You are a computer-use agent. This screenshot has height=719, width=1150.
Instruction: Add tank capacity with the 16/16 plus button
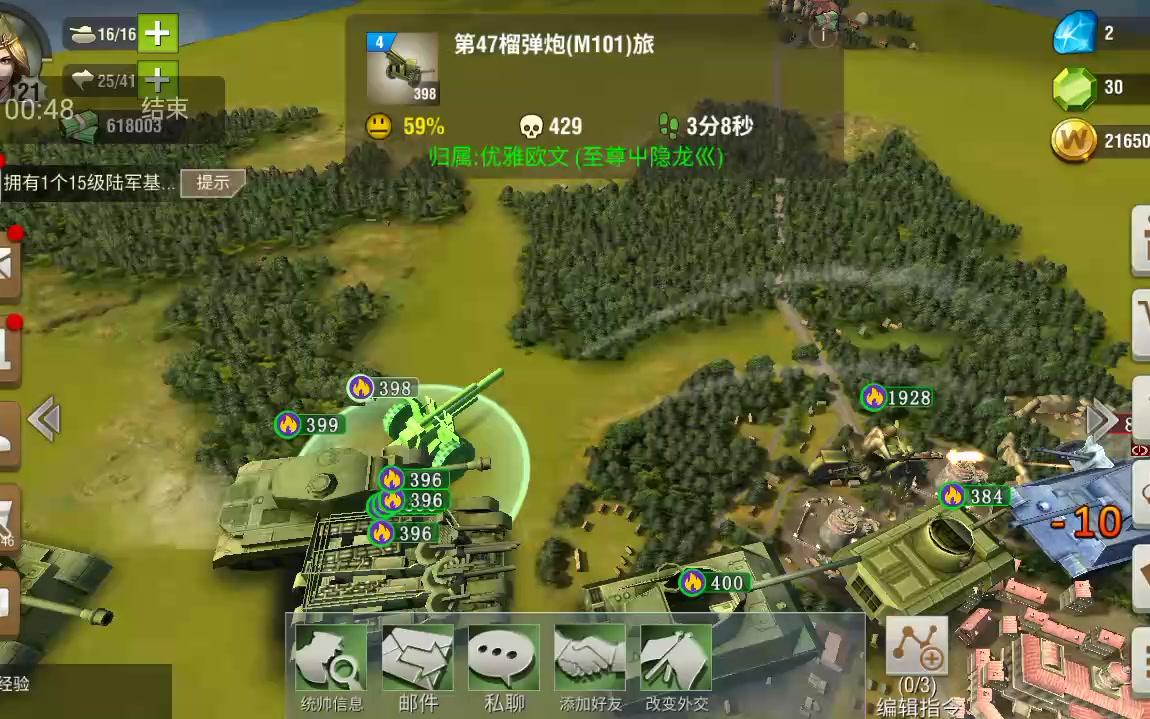point(158,34)
